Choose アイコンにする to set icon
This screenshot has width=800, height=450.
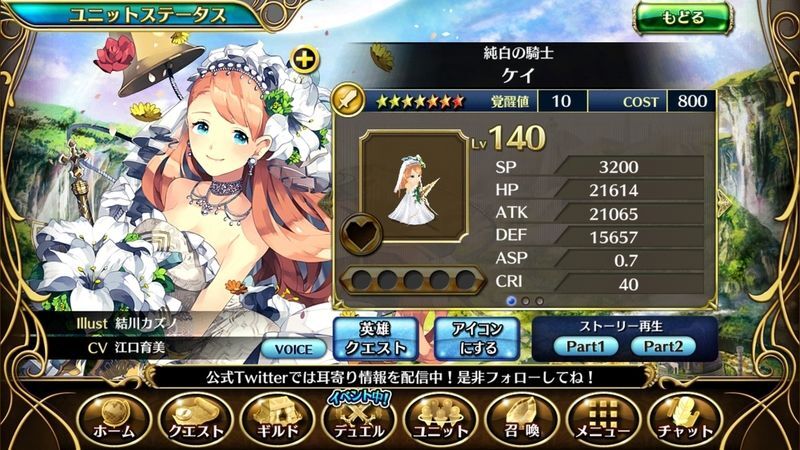[477, 339]
